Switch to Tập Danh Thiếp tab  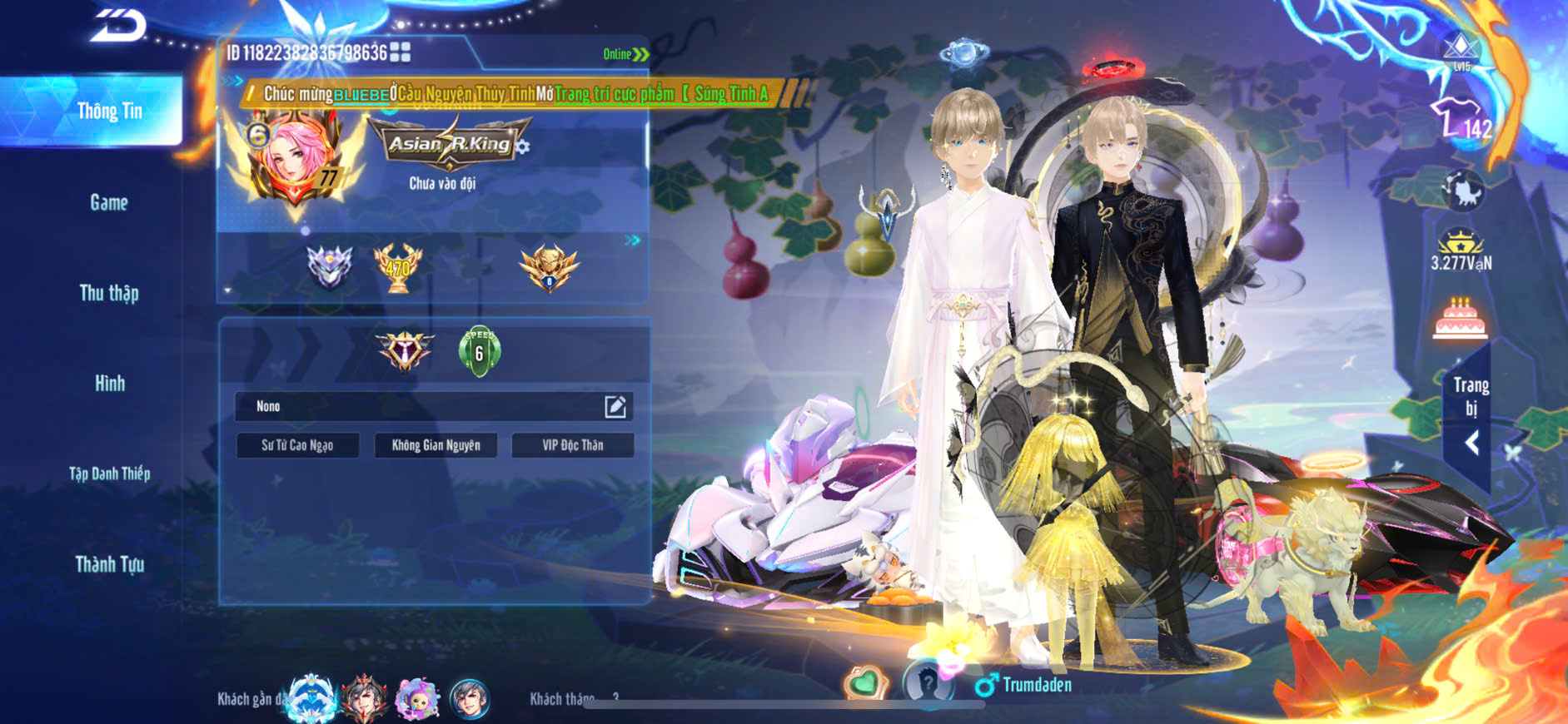(109, 474)
